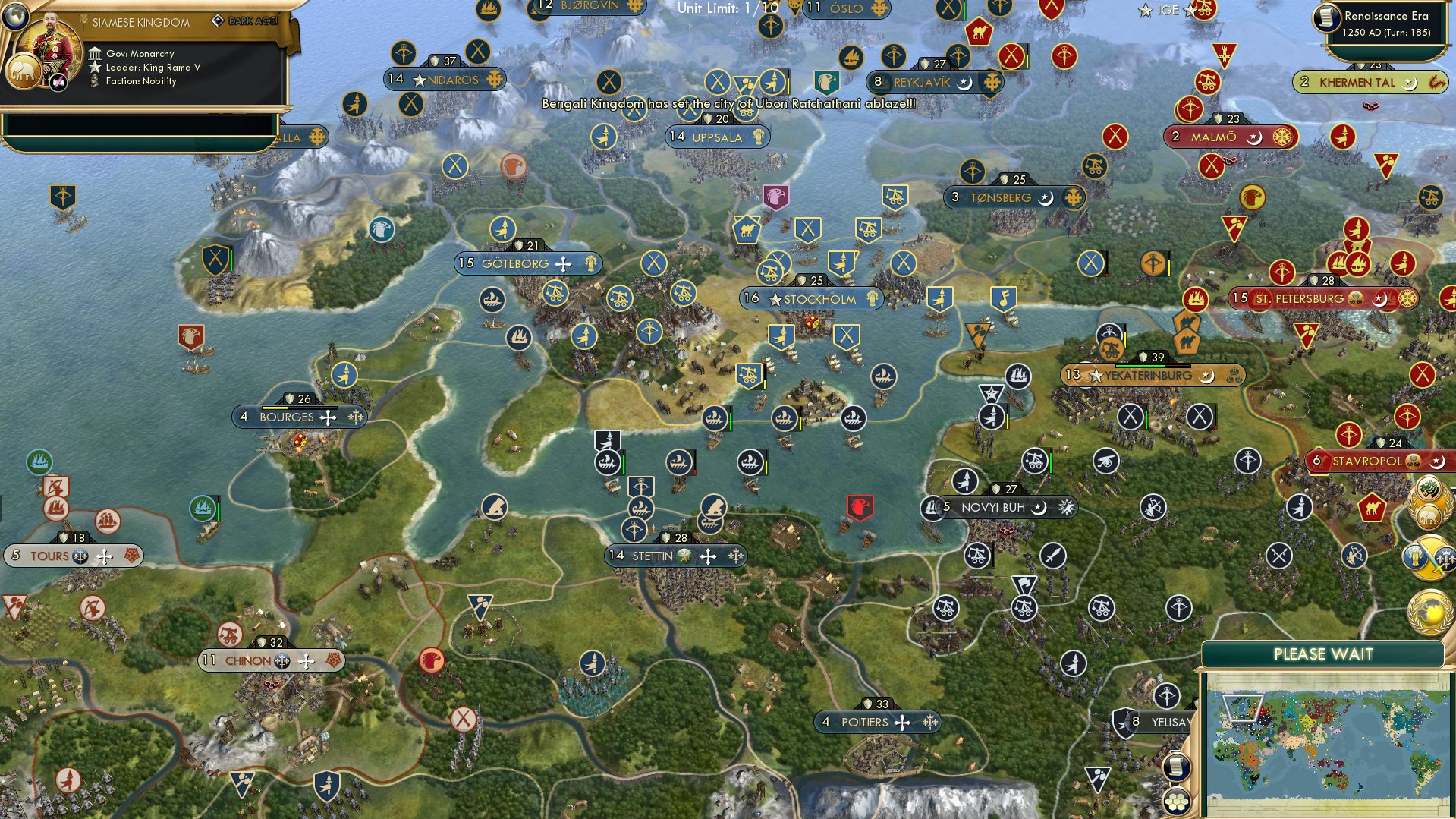Viewport: 1456px width, 819px height.
Task: Click the camel resource pentagon icon on the right edge
Action: tap(1373, 507)
